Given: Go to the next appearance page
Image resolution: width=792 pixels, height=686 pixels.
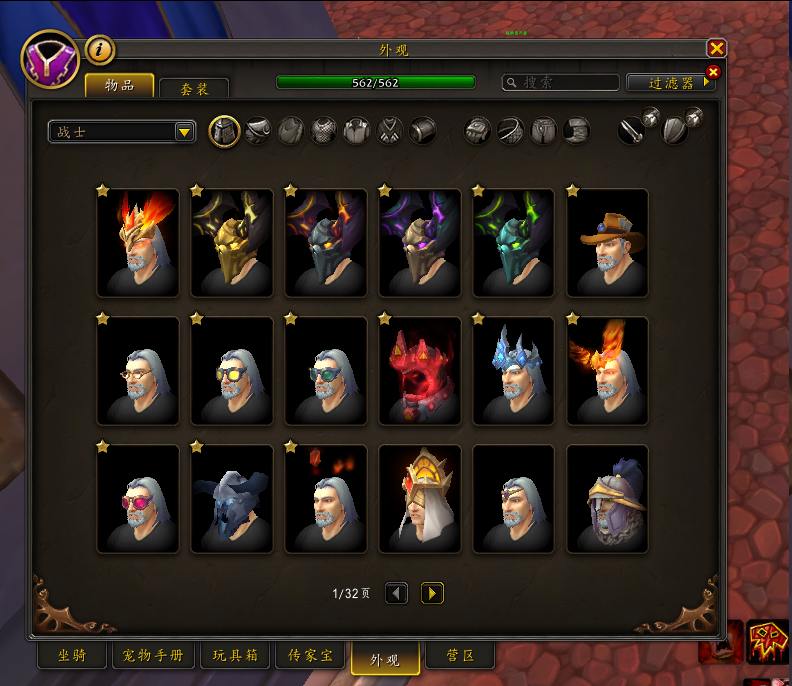Looking at the screenshot, I should (432, 593).
